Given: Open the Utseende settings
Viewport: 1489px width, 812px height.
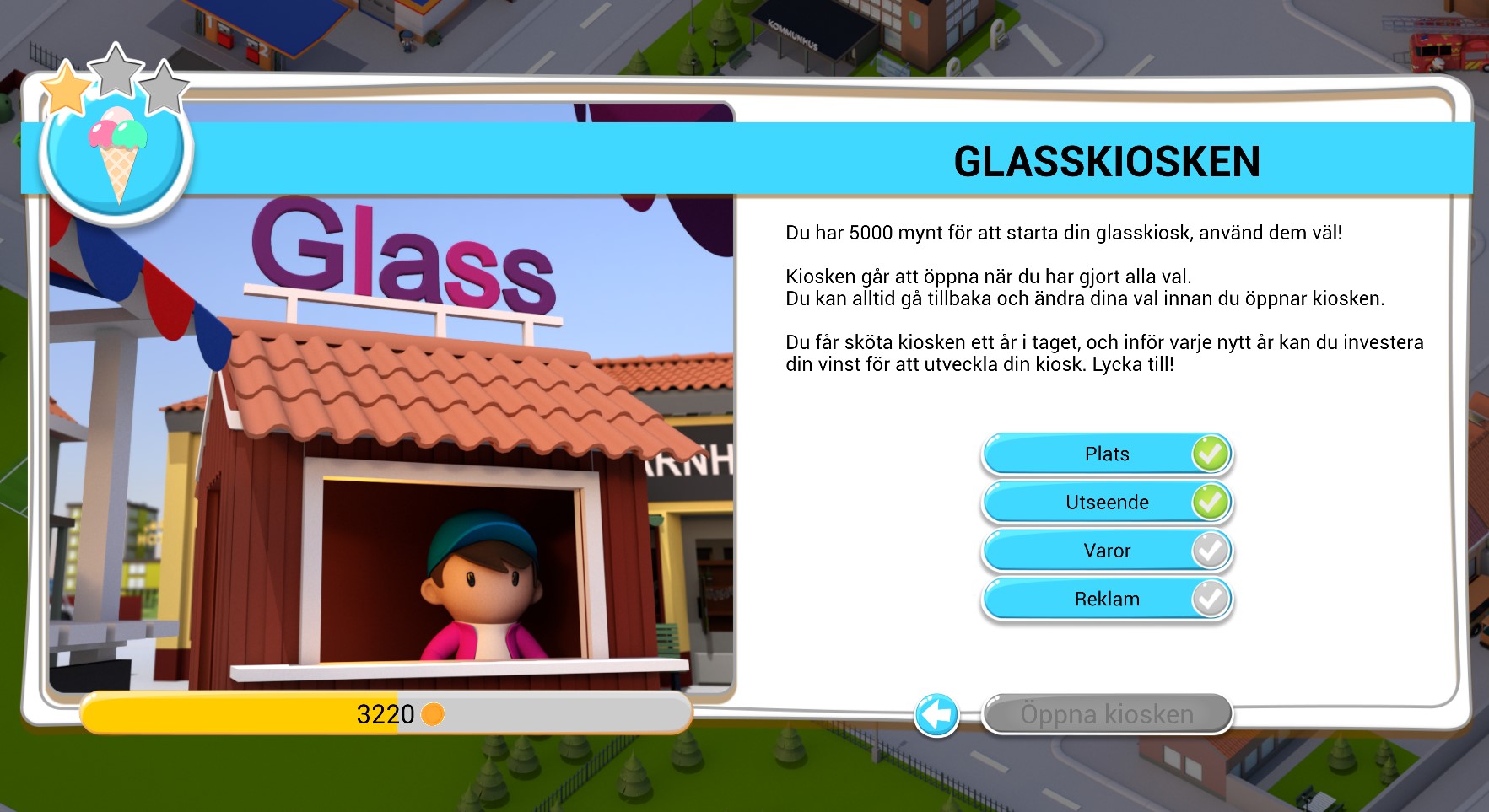Looking at the screenshot, I should pyautogui.click(x=1105, y=501).
